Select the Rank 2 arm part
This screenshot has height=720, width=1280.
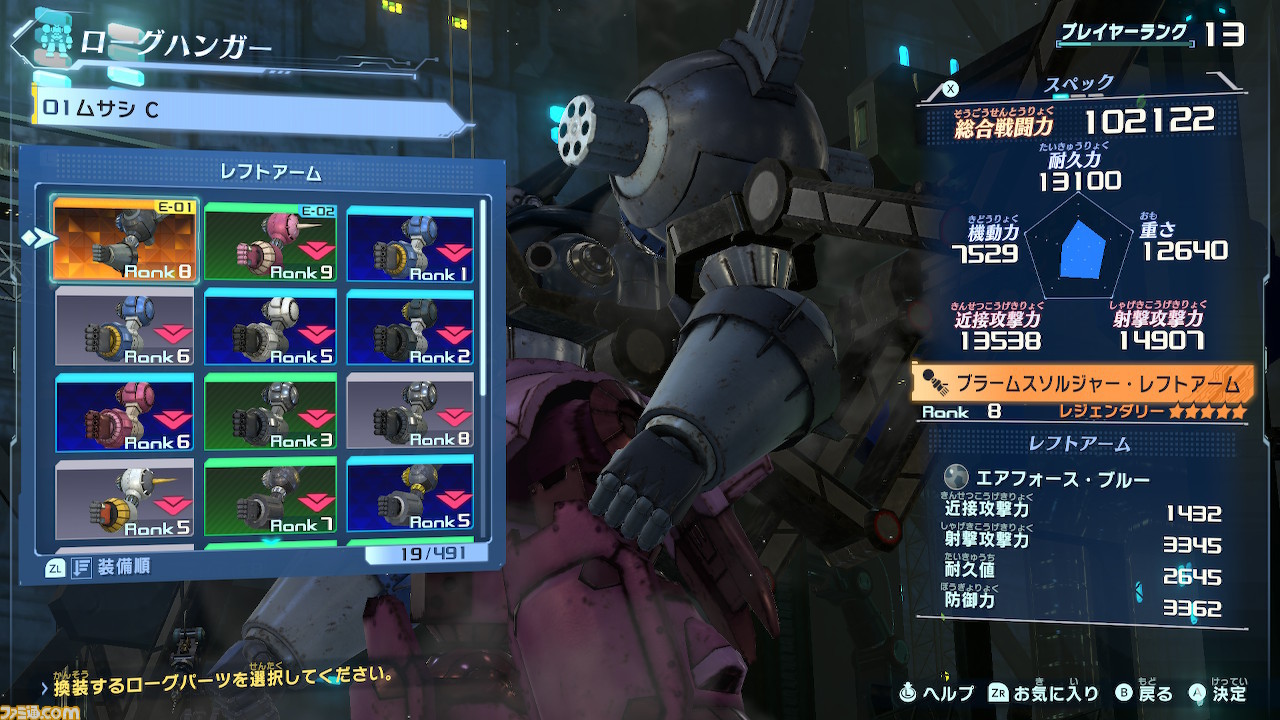(x=410, y=327)
